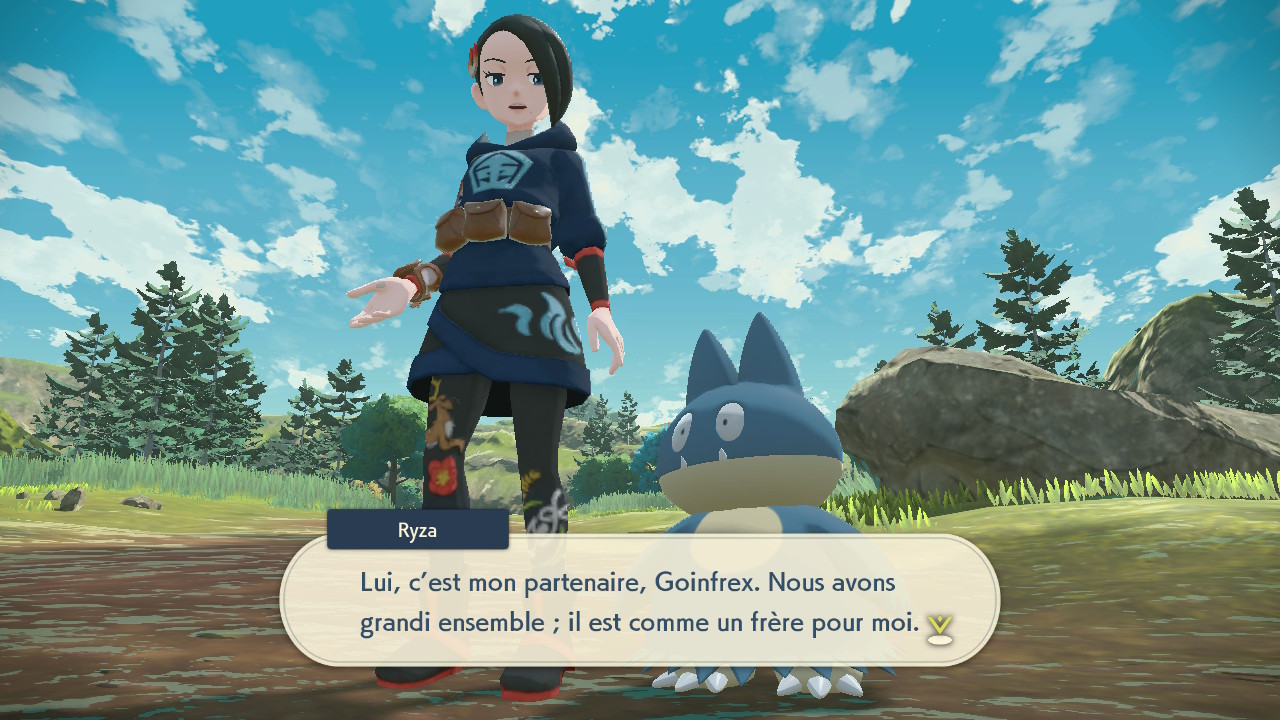Advance dialogue with the continue arrow indicator

[x=939, y=627]
